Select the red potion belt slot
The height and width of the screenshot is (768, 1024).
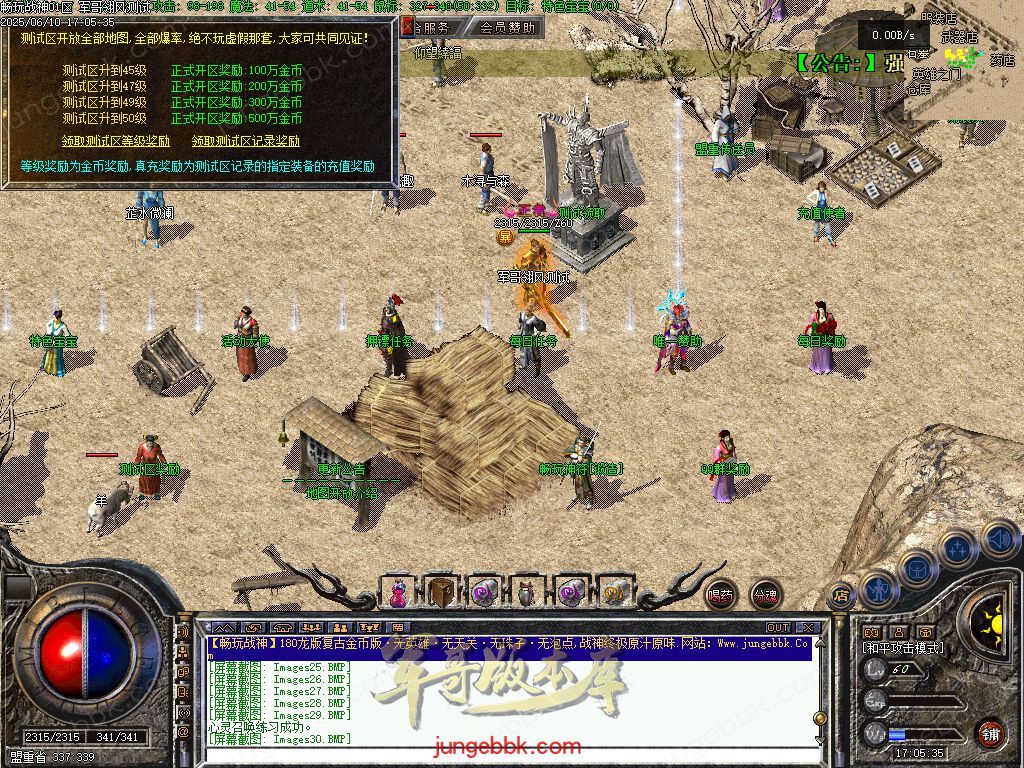[x=399, y=592]
